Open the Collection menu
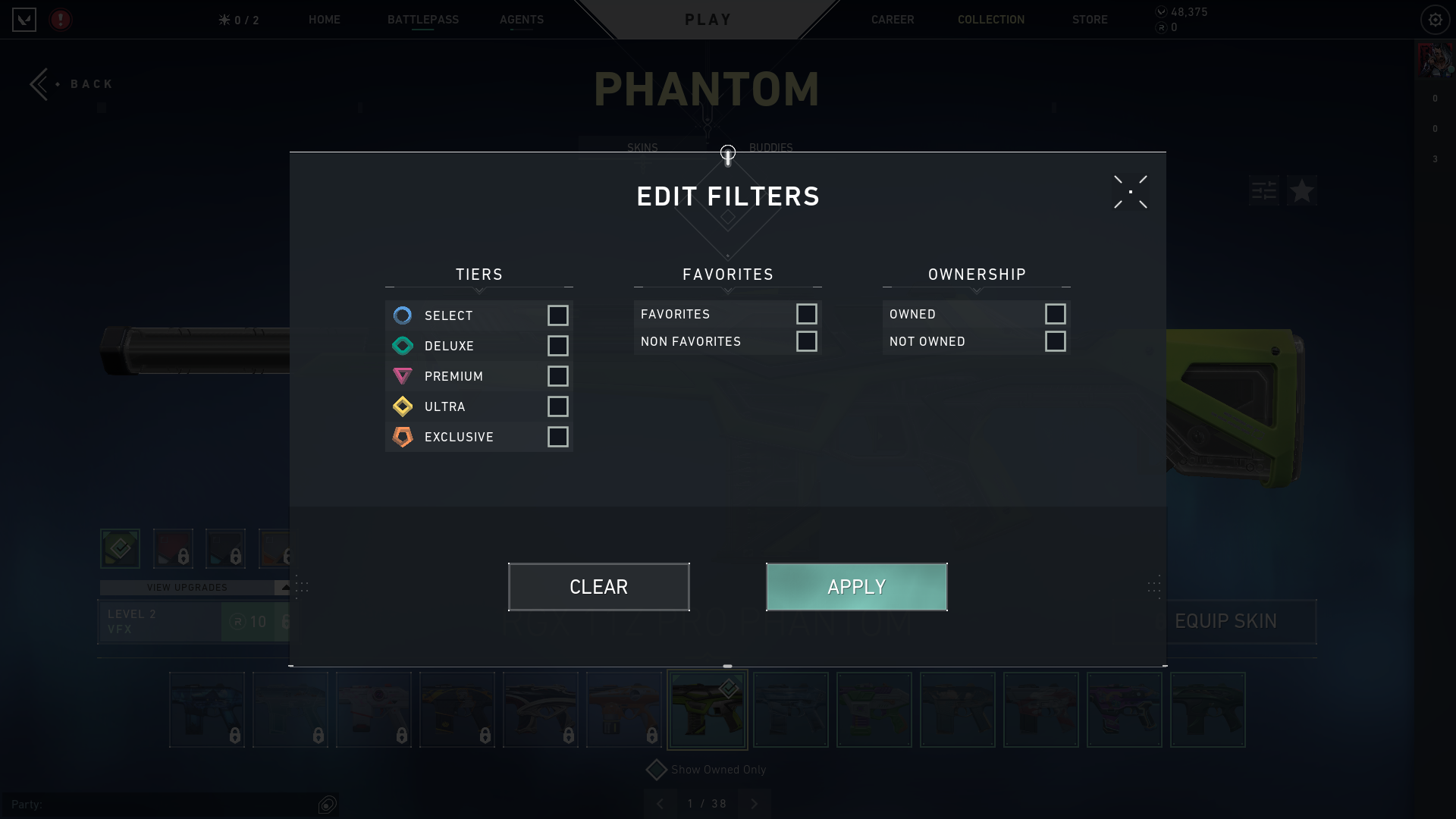This screenshot has width=1456, height=819. point(990,20)
